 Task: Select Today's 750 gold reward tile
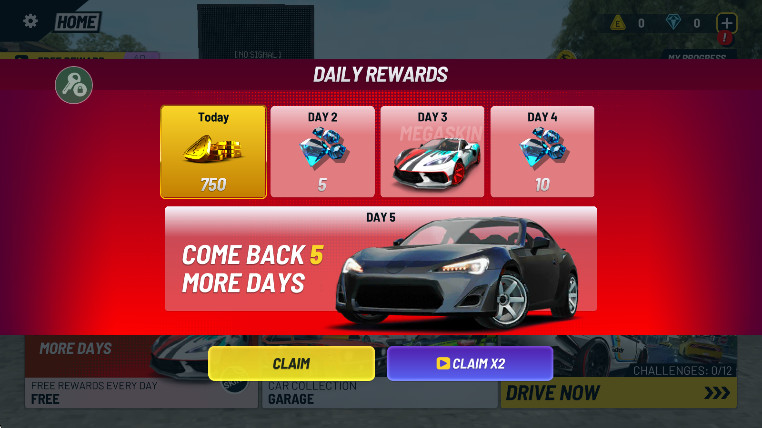(213, 152)
